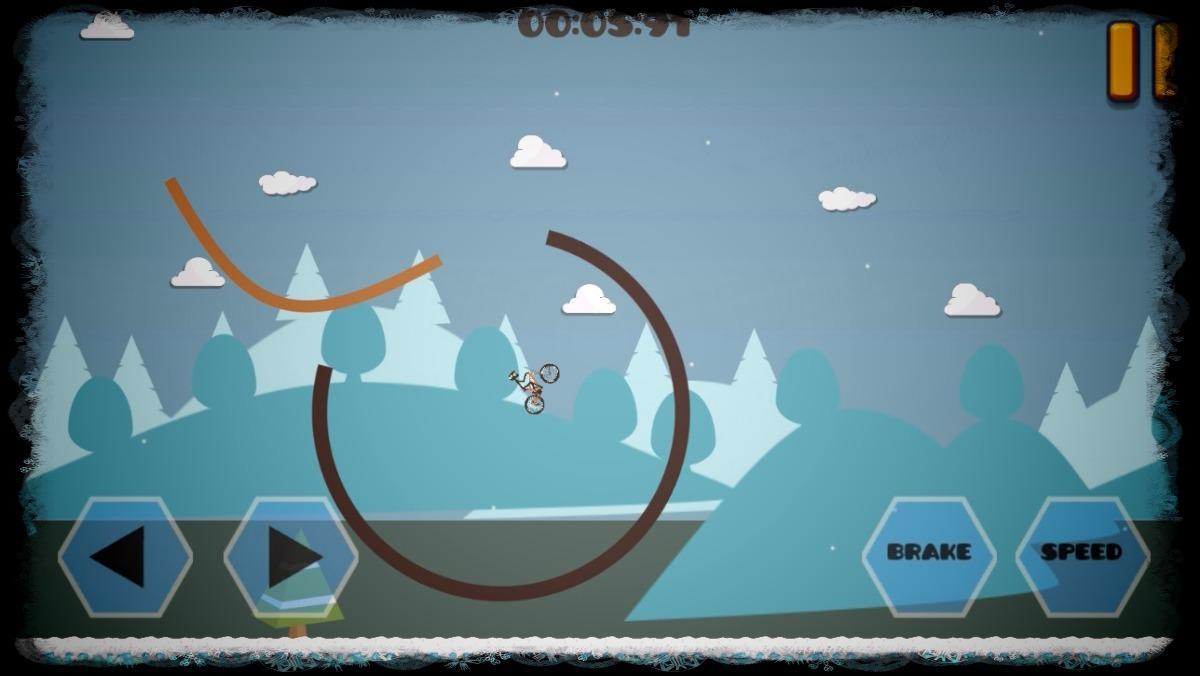Tap the left arrow tilt button
The width and height of the screenshot is (1200, 676).
tap(125, 556)
